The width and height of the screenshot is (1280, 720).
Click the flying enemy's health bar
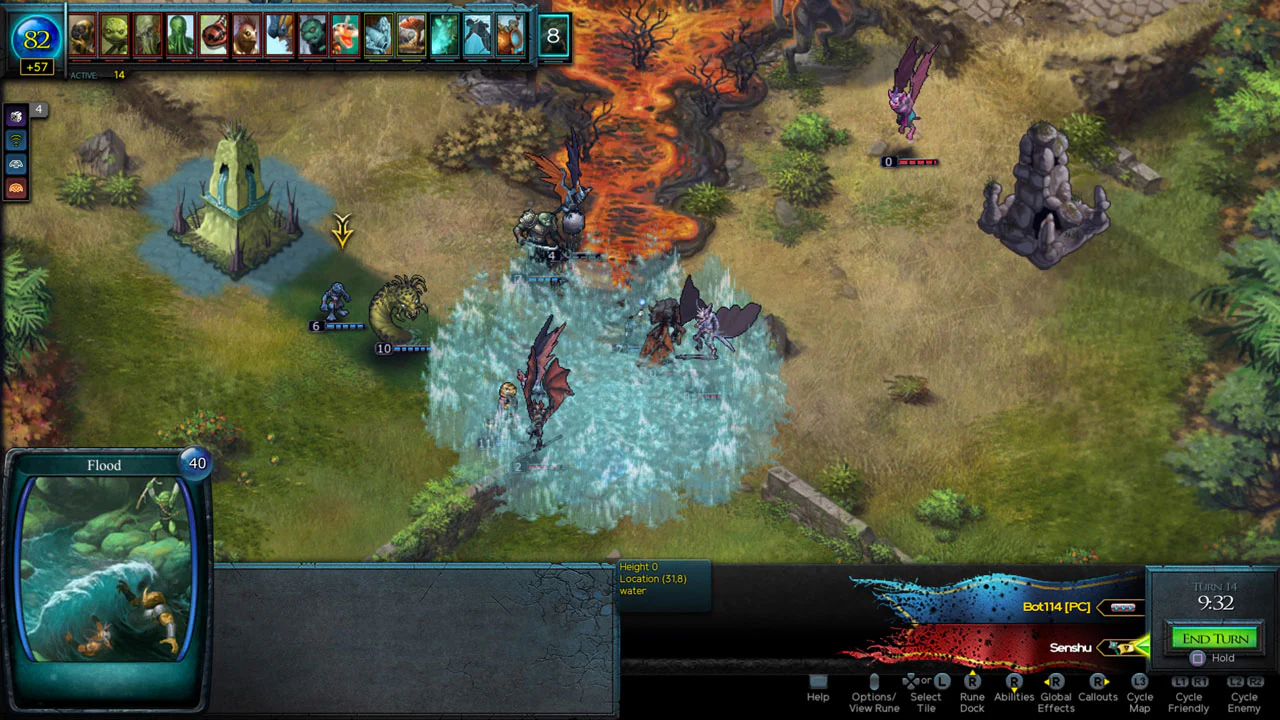pyautogui.click(x=910, y=161)
